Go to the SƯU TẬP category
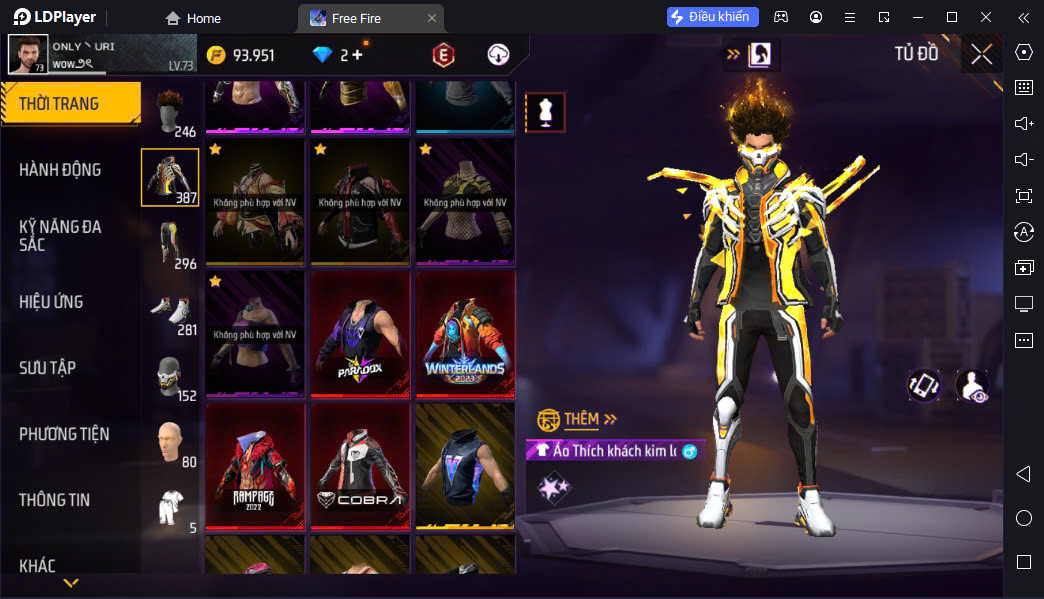 [x=47, y=368]
